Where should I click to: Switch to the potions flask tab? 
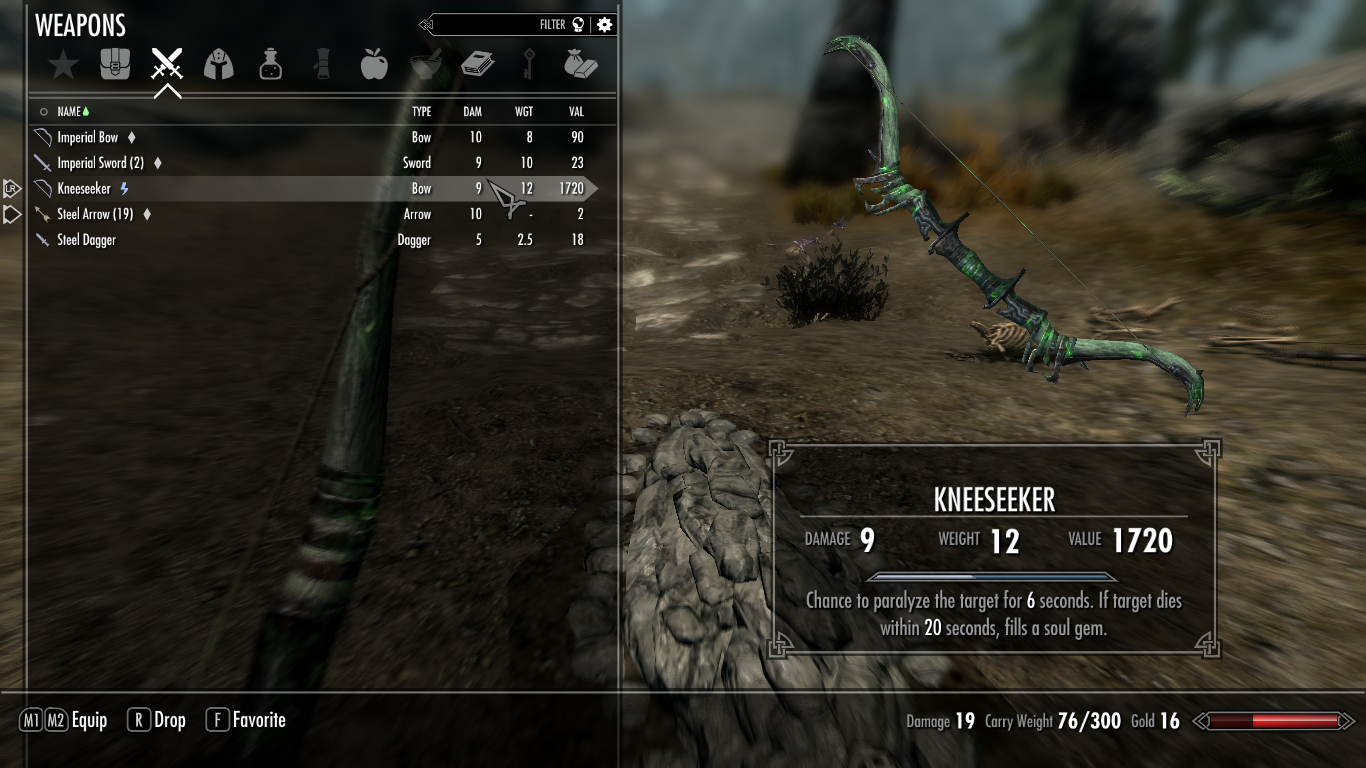pyautogui.click(x=270, y=65)
